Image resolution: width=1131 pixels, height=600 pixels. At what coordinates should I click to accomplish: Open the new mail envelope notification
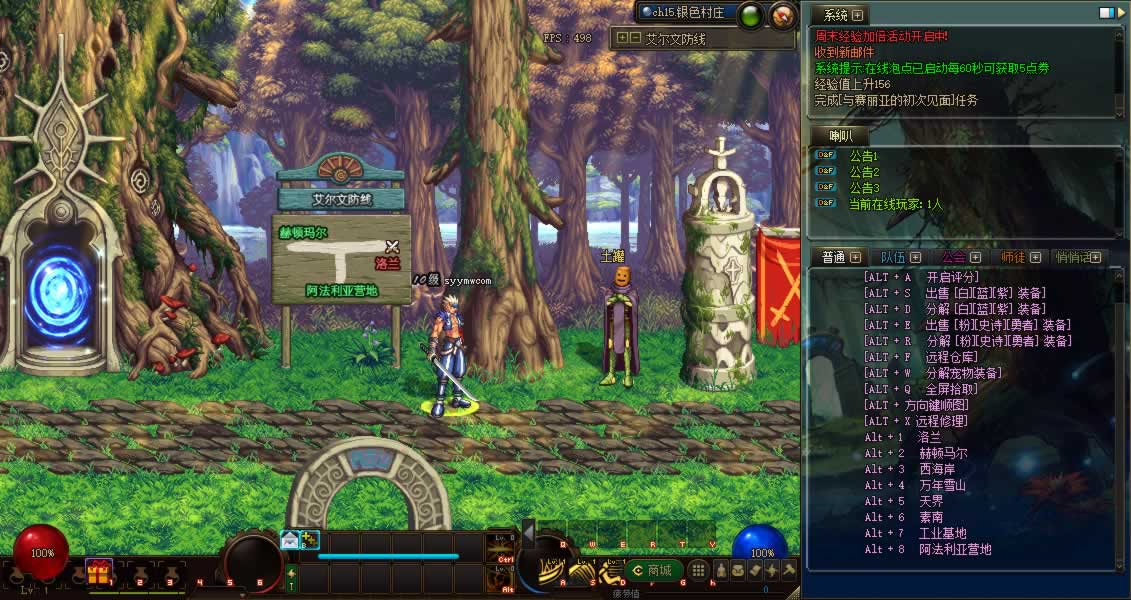pos(290,540)
